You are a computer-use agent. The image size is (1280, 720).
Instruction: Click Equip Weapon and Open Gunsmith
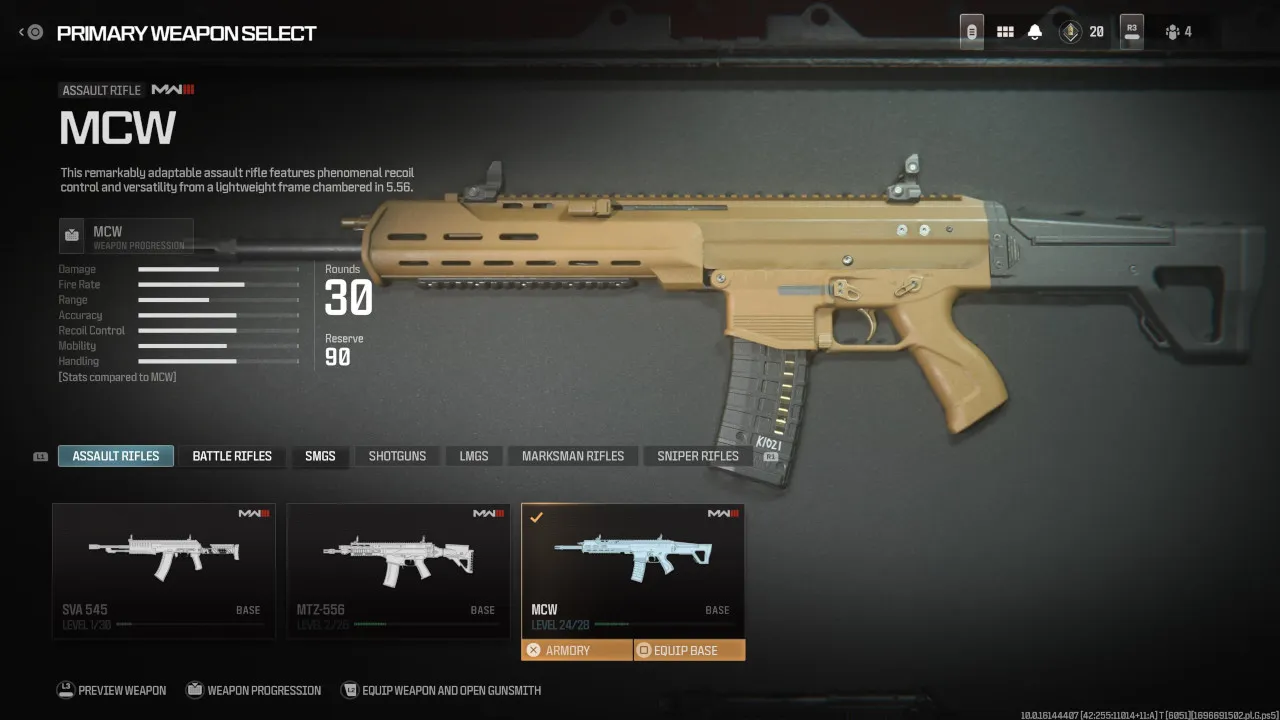tap(441, 690)
